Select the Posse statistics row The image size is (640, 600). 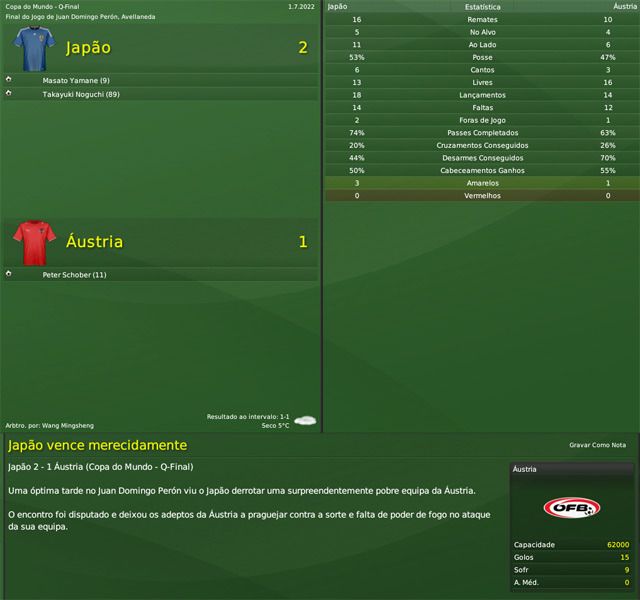click(x=483, y=57)
